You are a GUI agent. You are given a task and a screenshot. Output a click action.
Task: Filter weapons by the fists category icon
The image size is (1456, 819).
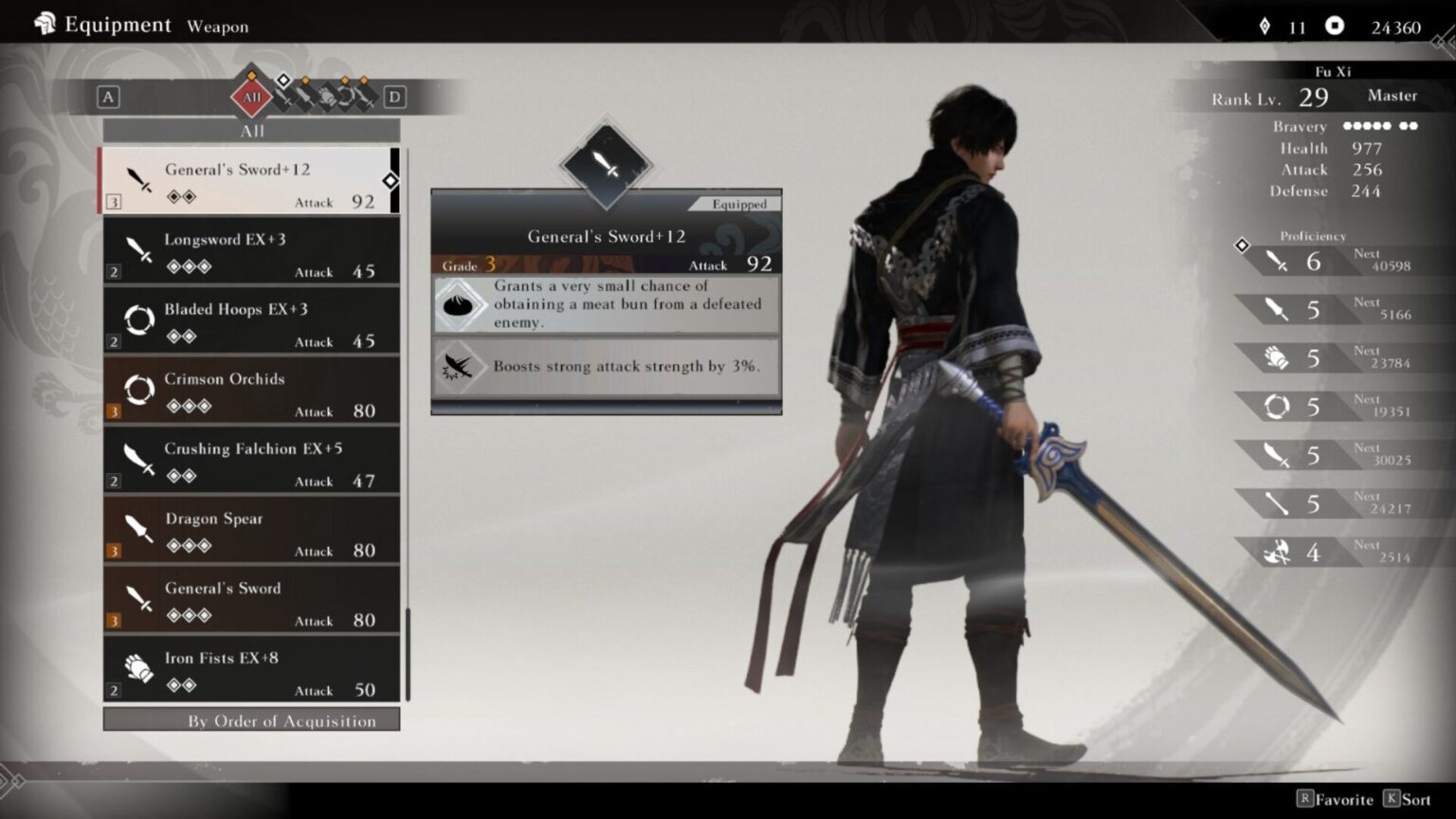pyautogui.click(x=329, y=96)
